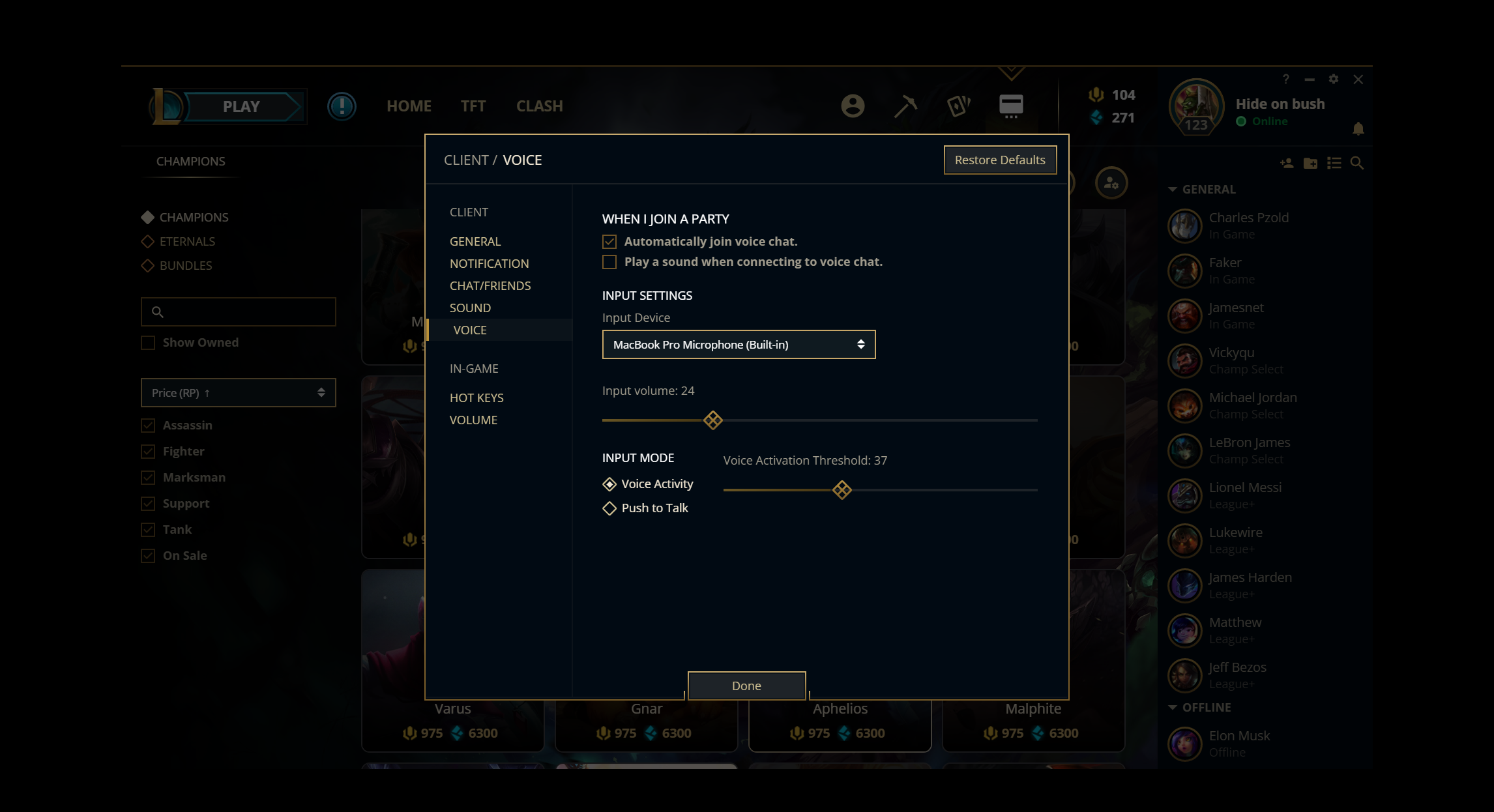Click the Add Friend icon
This screenshot has width=1494, height=812.
1286,164
